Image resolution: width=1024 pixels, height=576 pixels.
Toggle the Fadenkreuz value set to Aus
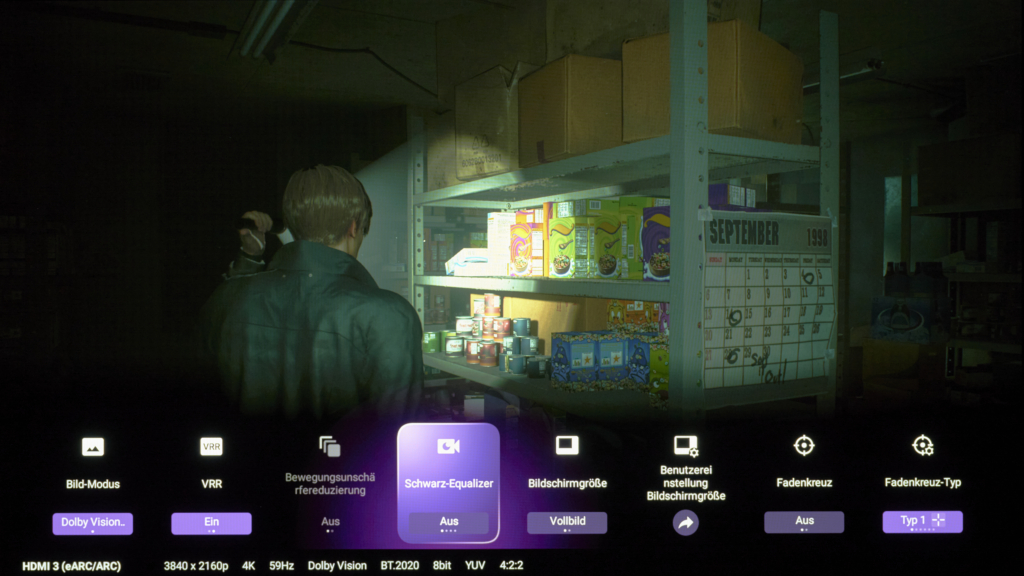(804, 522)
